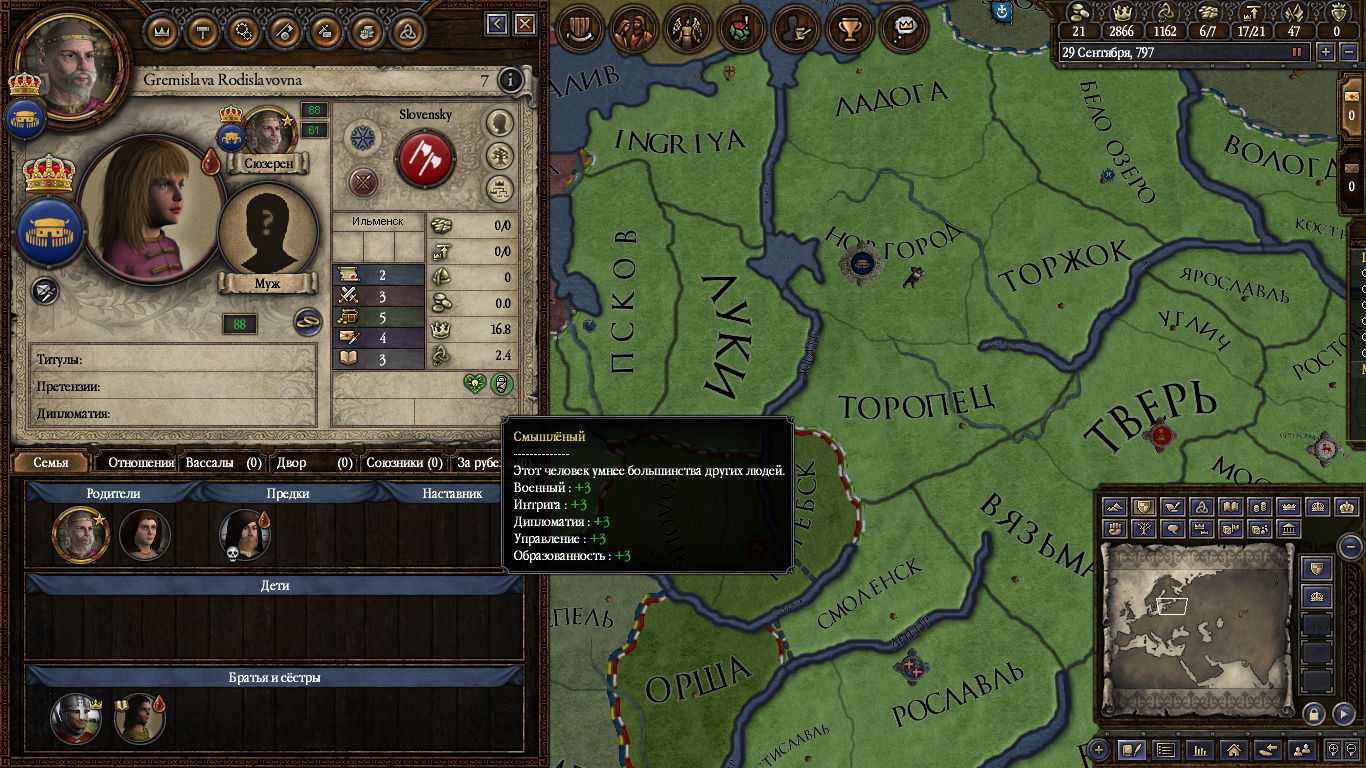Click the empty husband portrait Муж
Screen dimensions: 1366x768
point(267,230)
